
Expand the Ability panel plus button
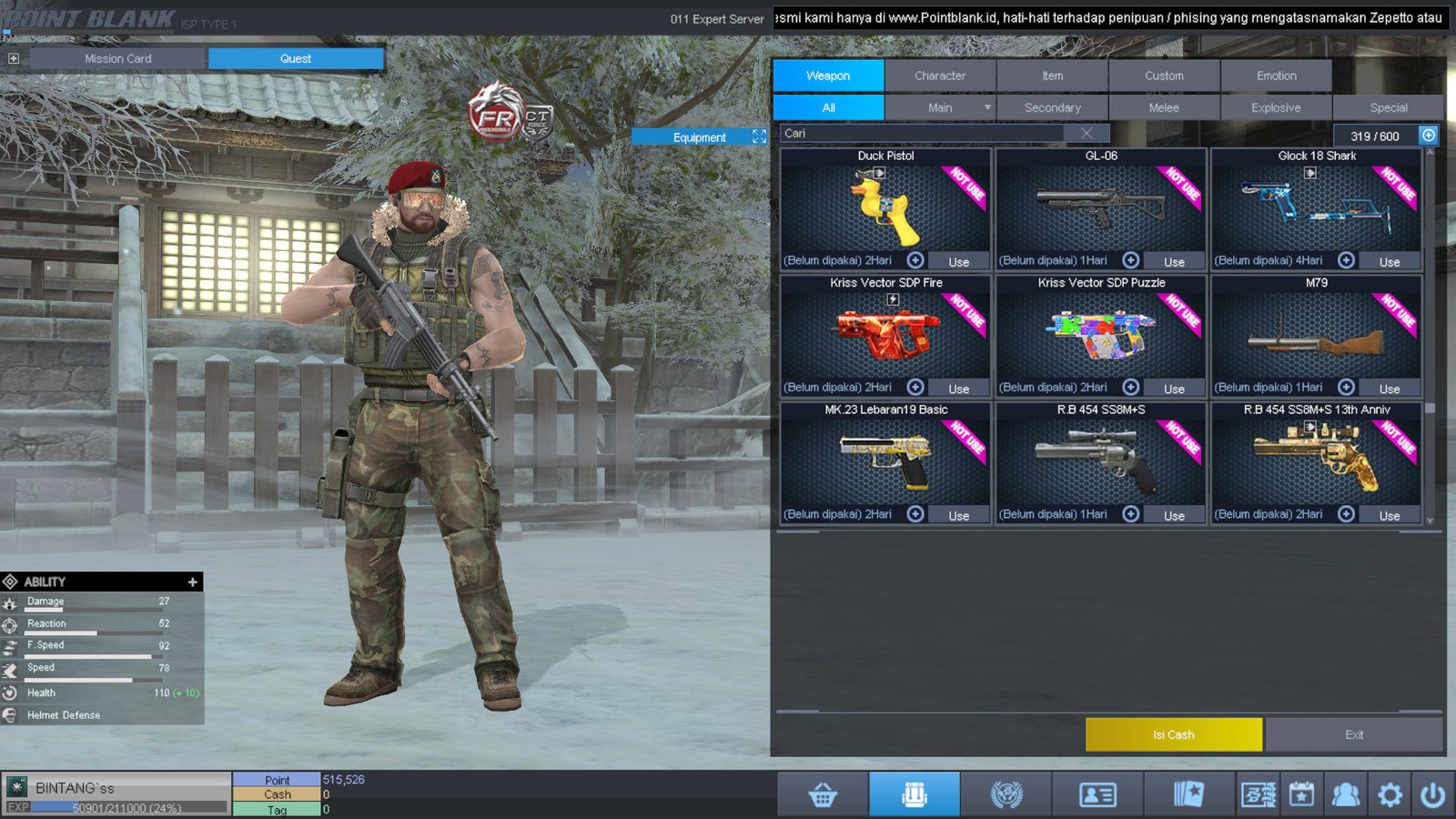pyautogui.click(x=192, y=581)
